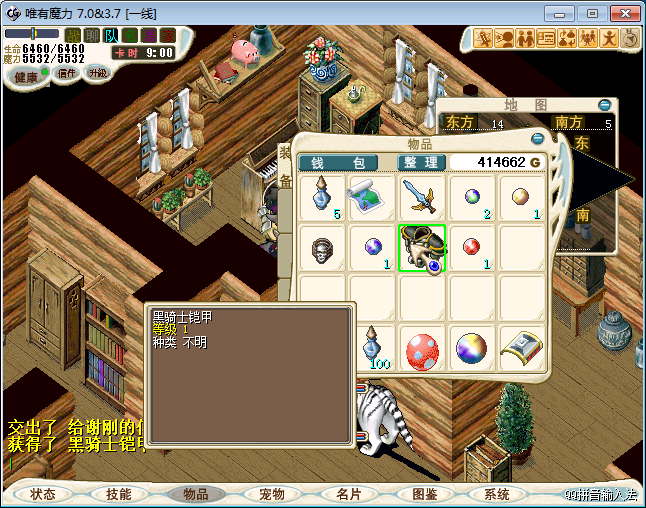Select the black knight armor slot
Screen dimensions: 646x508
421,248
